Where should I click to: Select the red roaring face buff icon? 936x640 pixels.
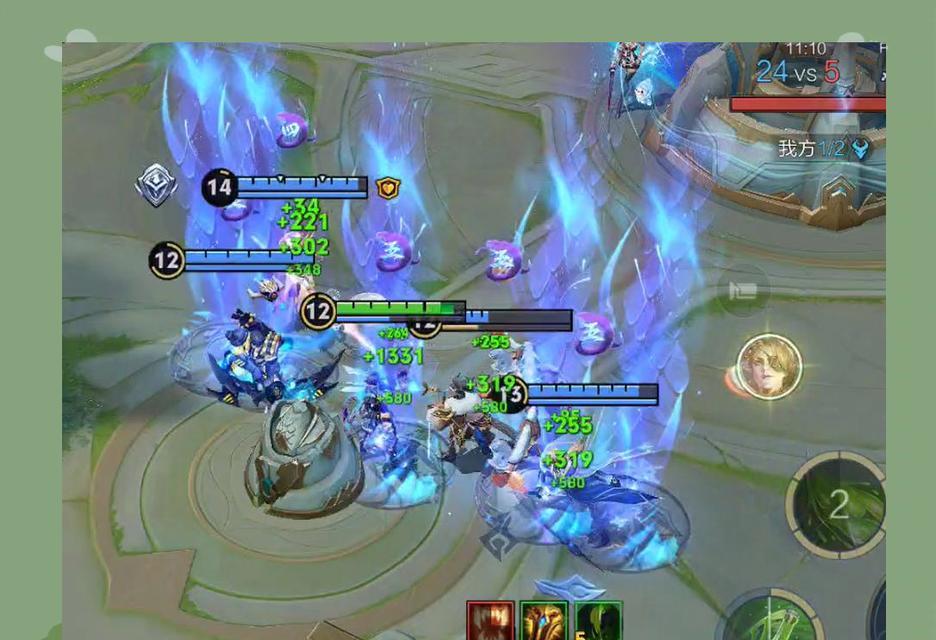tap(490, 620)
